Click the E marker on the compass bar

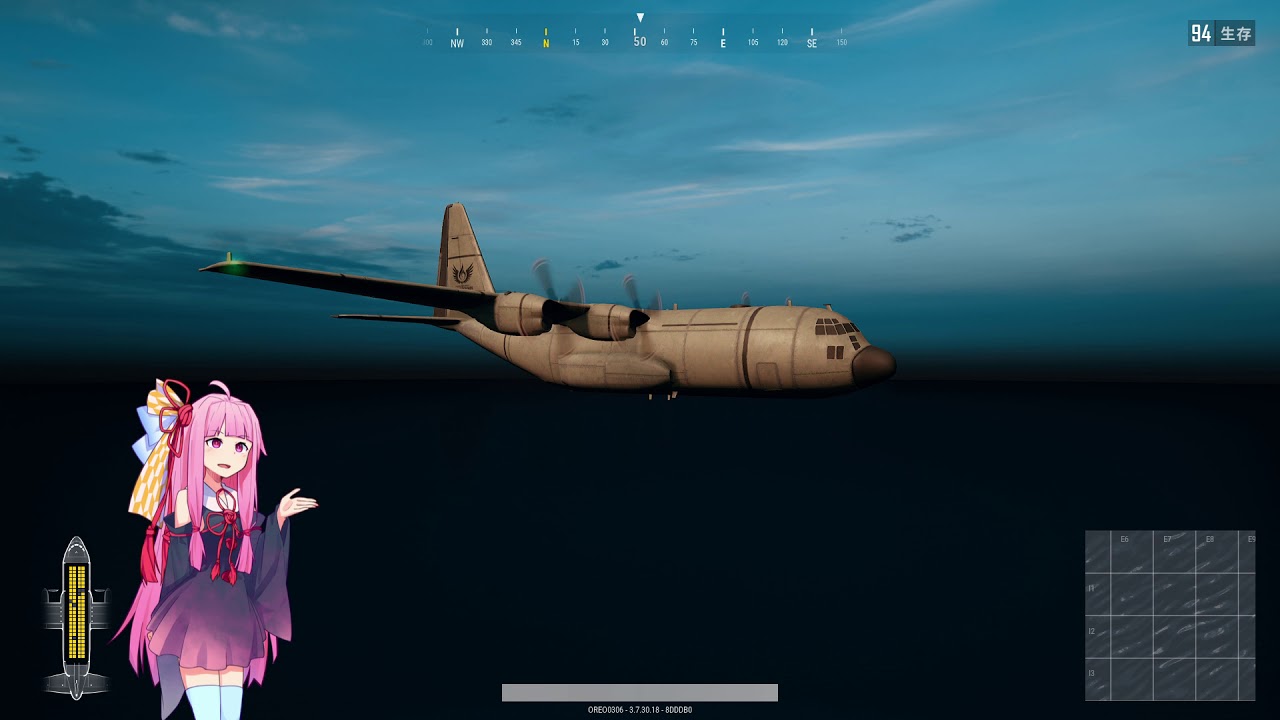pyautogui.click(x=722, y=41)
